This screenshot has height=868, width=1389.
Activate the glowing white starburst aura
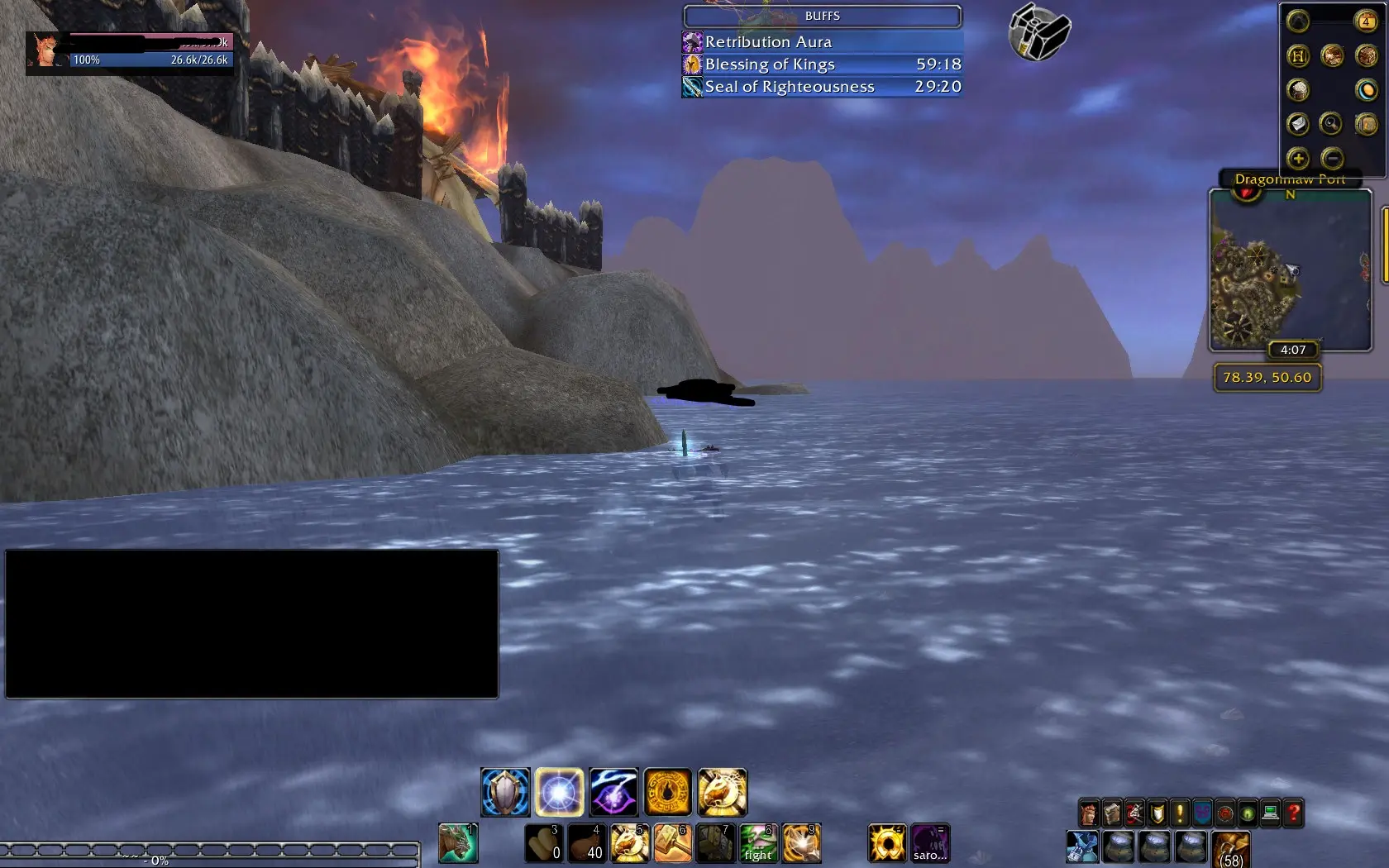pos(560,792)
